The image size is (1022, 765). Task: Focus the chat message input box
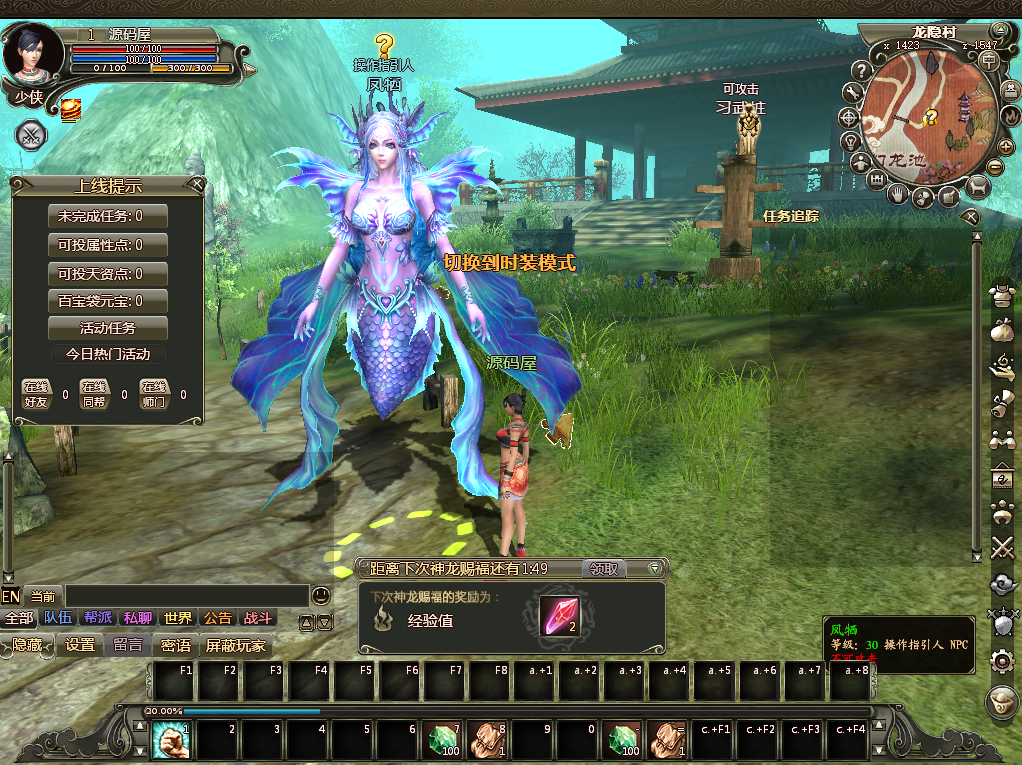click(185, 596)
